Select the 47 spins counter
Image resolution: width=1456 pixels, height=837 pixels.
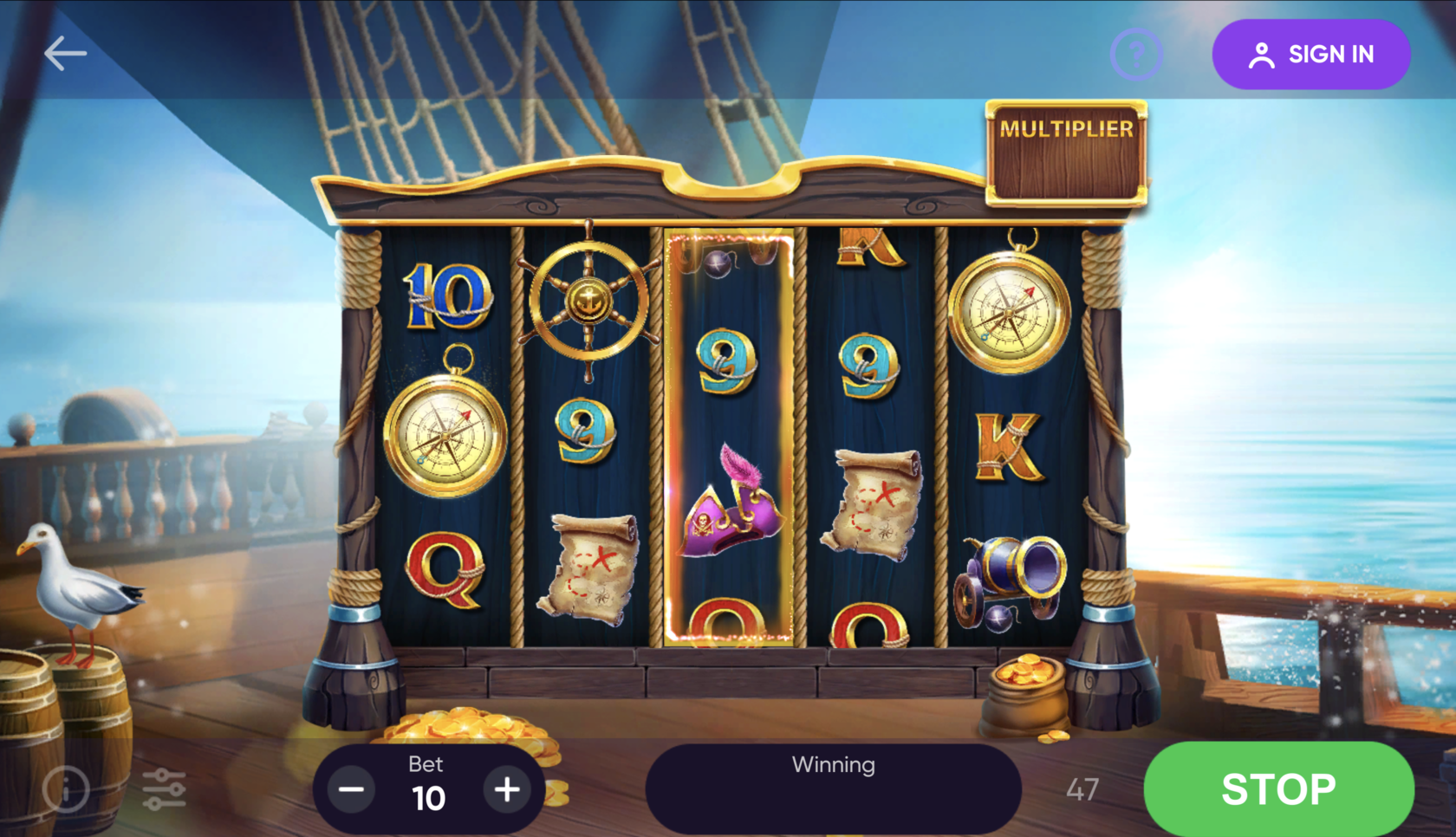pos(1083,789)
